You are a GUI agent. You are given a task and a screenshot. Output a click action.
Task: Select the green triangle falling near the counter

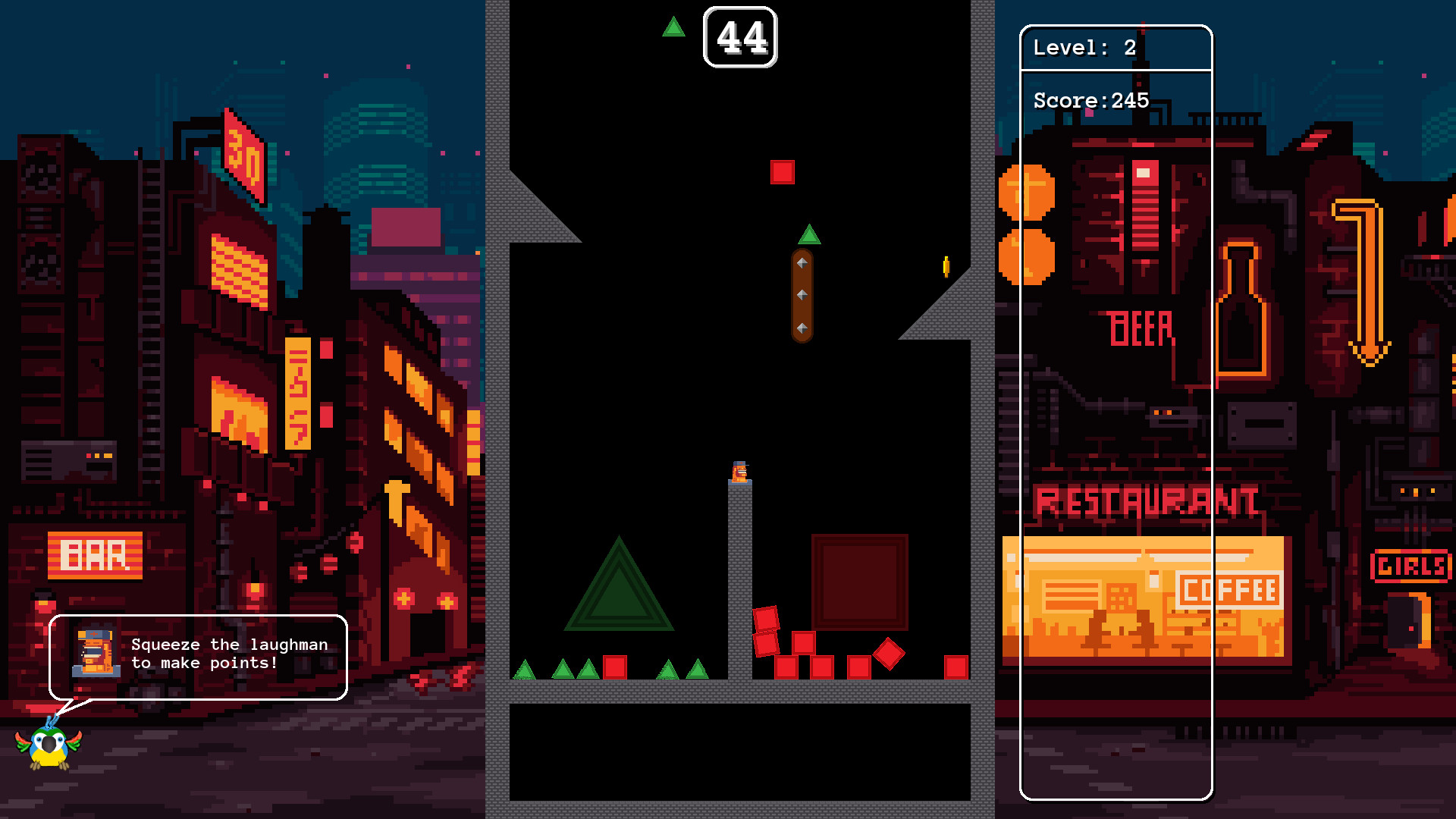pos(673,27)
